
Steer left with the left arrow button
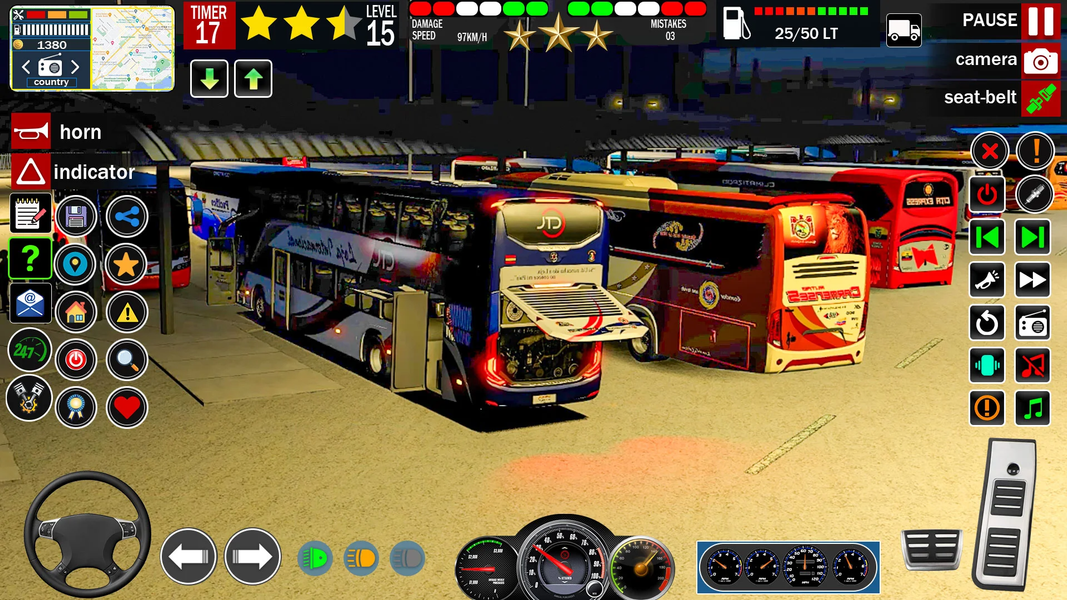click(x=188, y=557)
